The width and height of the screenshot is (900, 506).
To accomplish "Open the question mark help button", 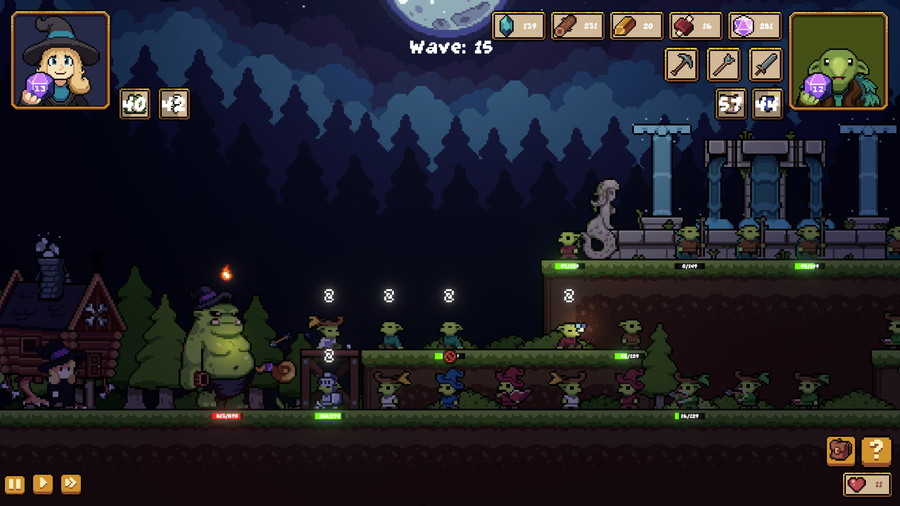I will 876,451.
